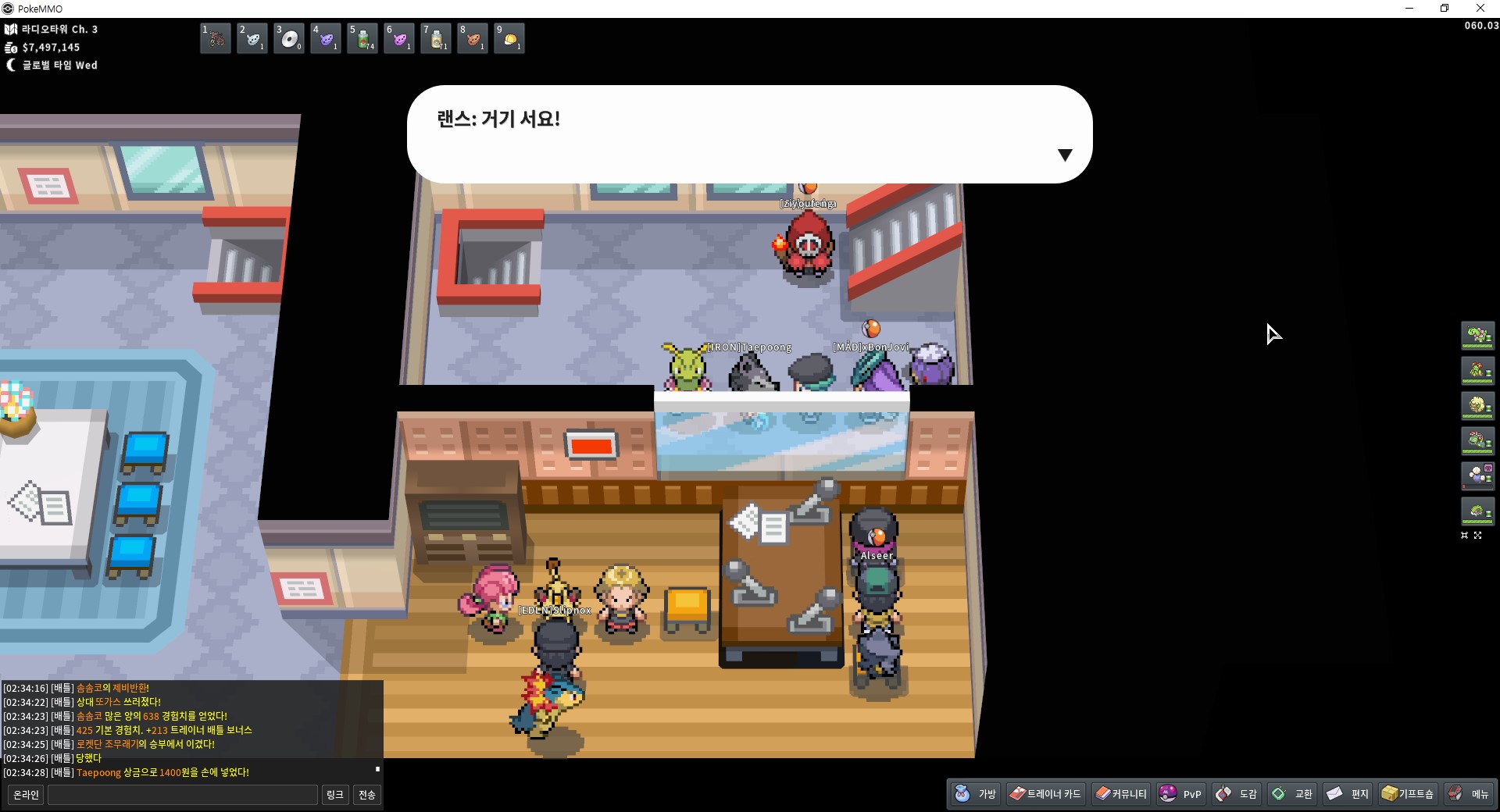Select the fainted party Pokémon with skull status
The width and height of the screenshot is (1500, 812).
(1477, 475)
